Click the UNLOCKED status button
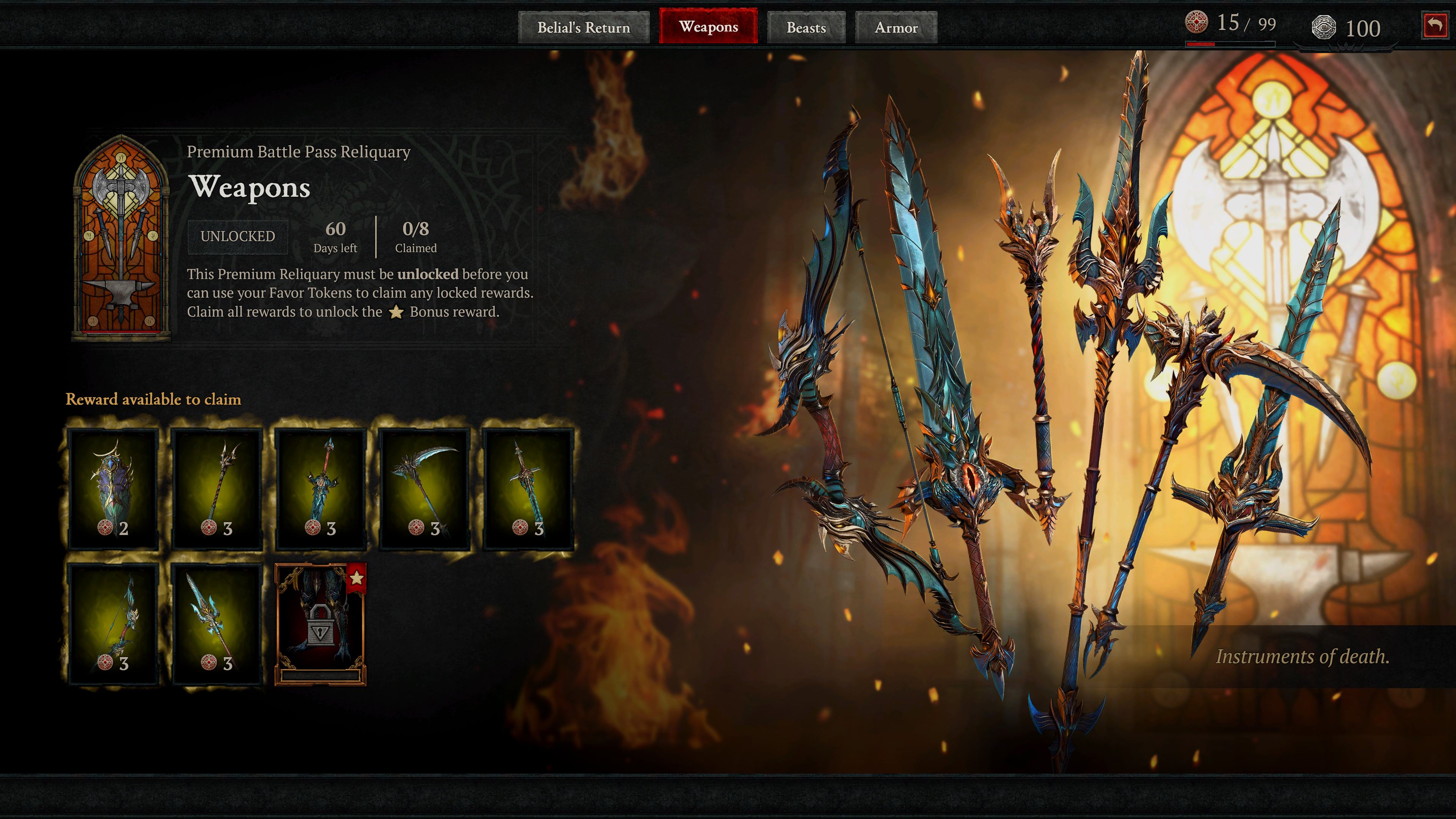Viewport: 1456px width, 819px height. coord(238,236)
